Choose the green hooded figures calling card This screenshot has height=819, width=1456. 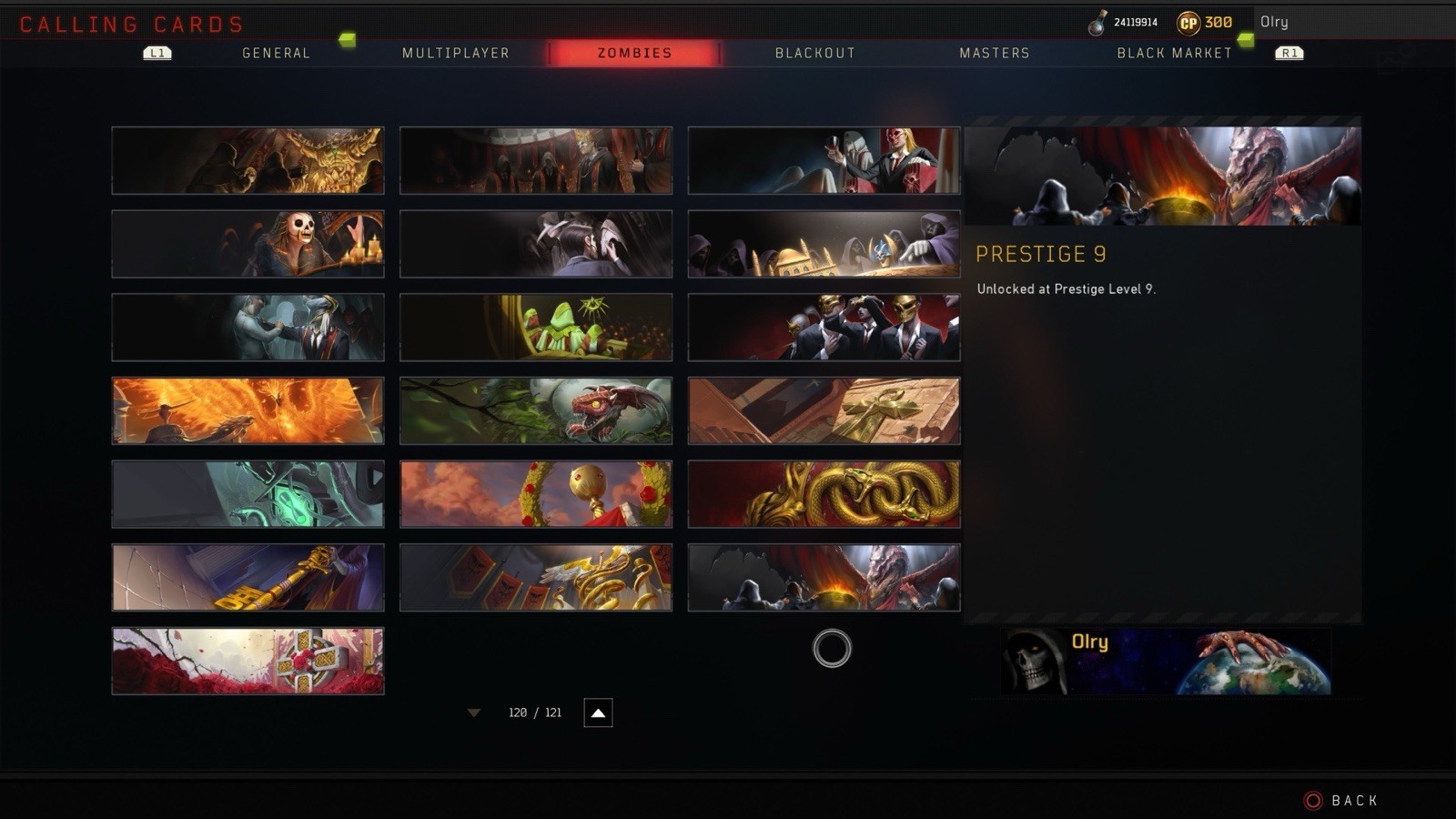(536, 328)
